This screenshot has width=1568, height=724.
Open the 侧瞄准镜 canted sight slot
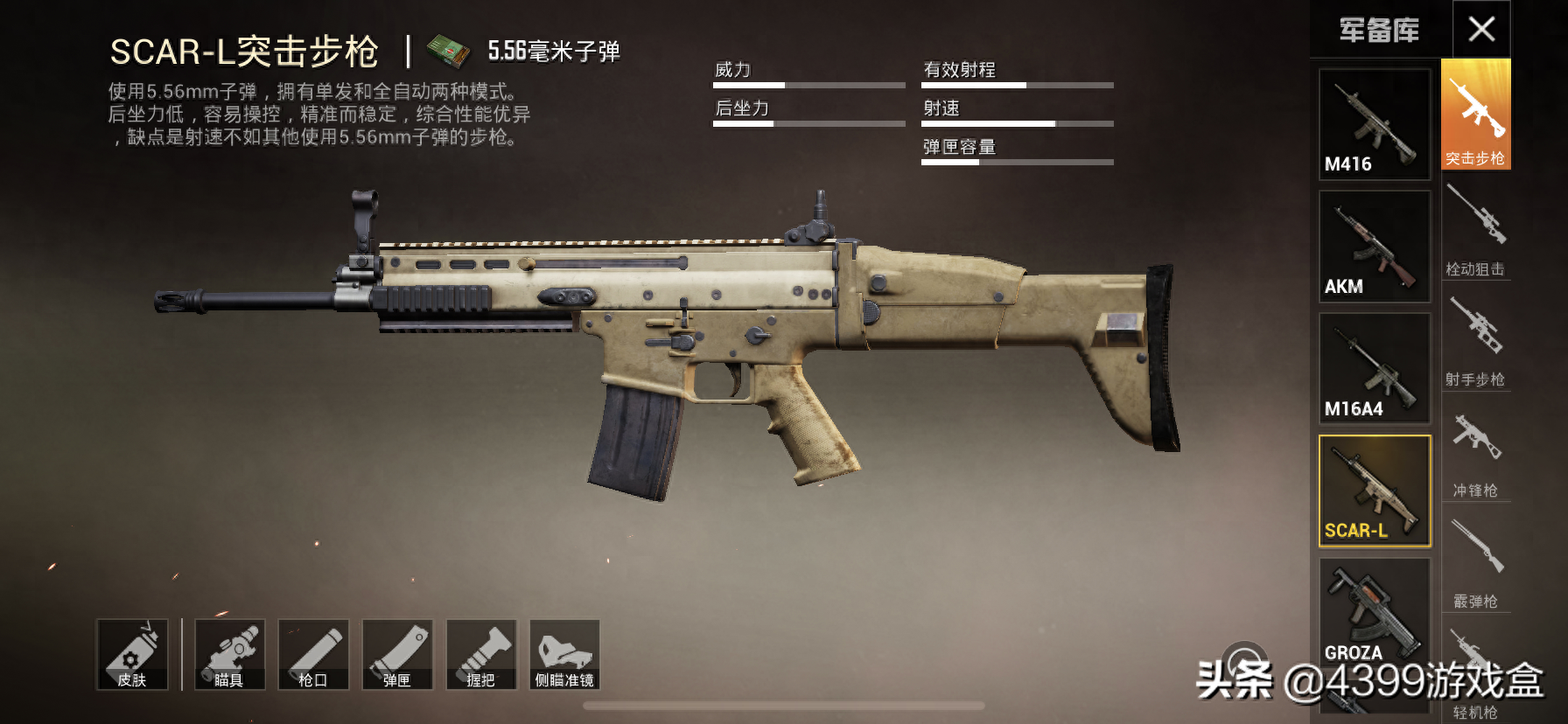click(x=564, y=655)
